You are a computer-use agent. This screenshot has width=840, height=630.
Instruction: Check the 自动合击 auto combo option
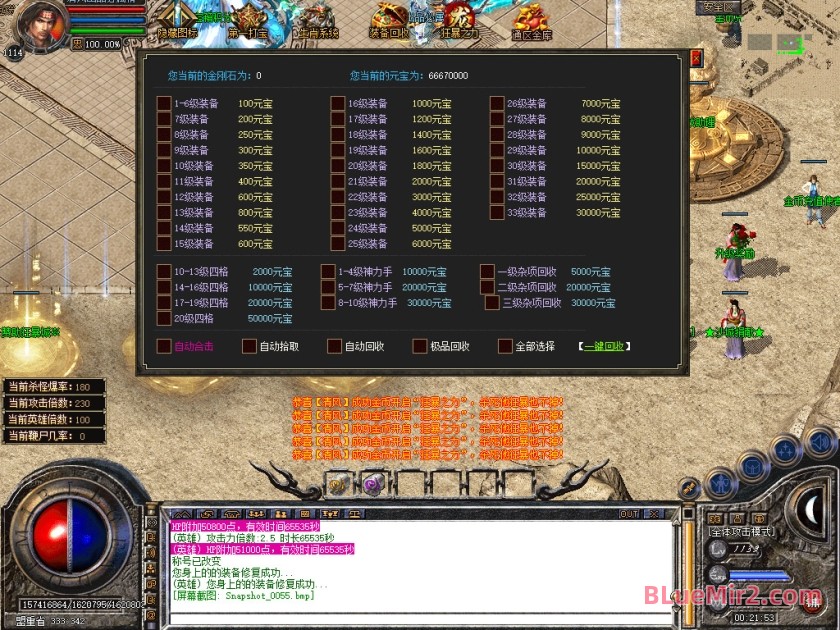(164, 346)
